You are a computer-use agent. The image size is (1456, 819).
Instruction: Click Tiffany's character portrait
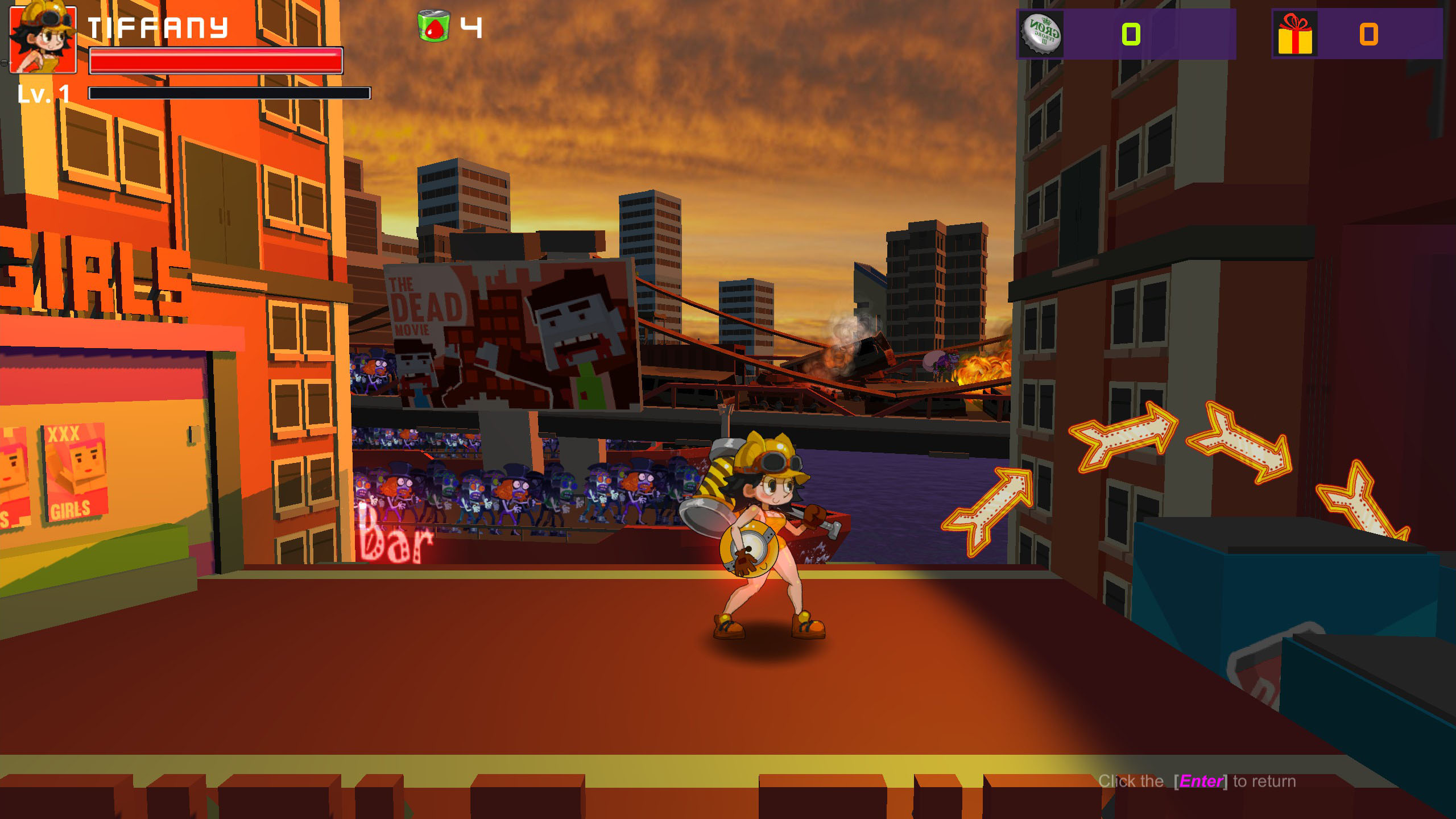pos(43,39)
